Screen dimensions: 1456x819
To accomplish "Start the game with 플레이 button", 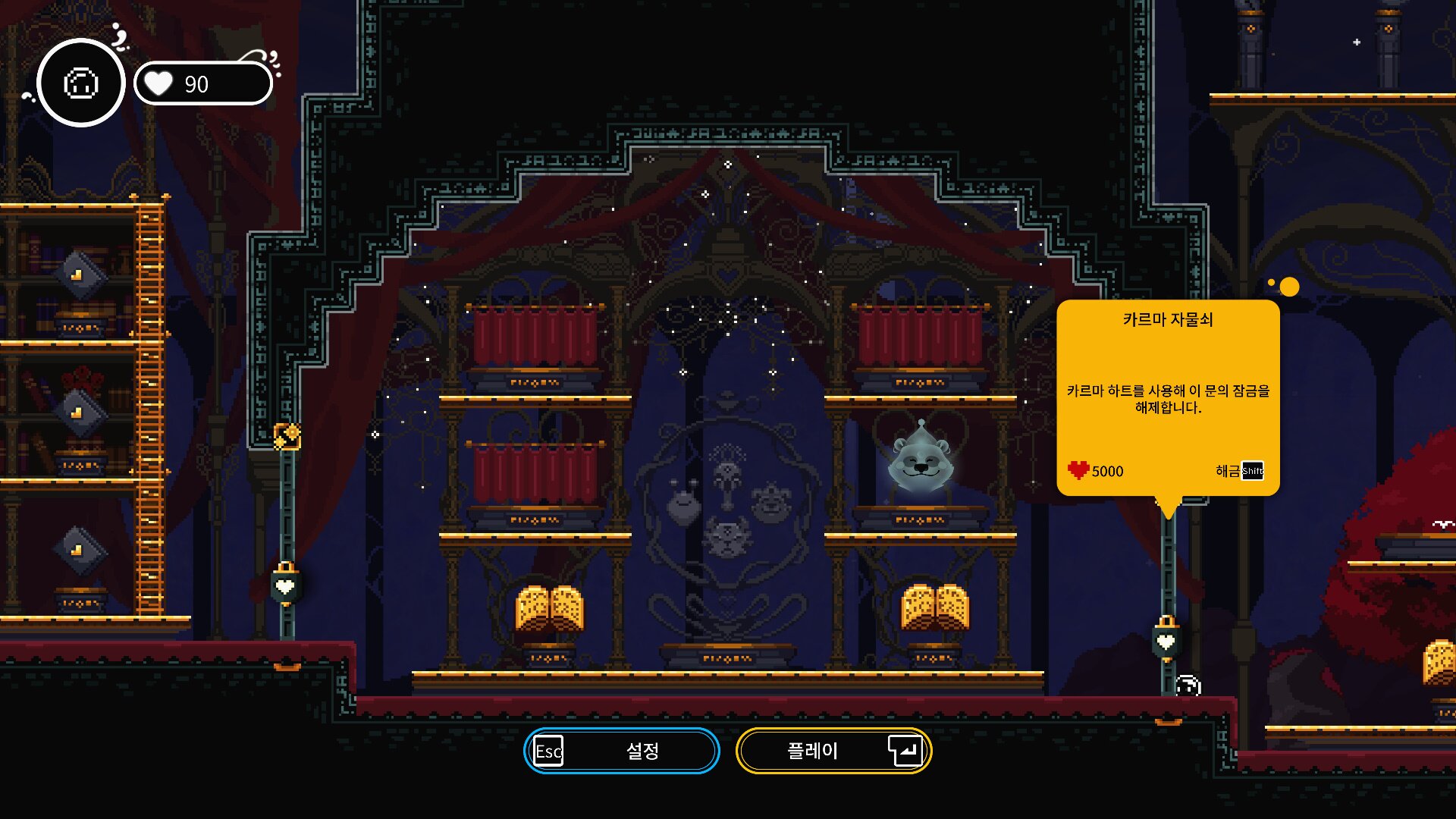I will pos(833,751).
